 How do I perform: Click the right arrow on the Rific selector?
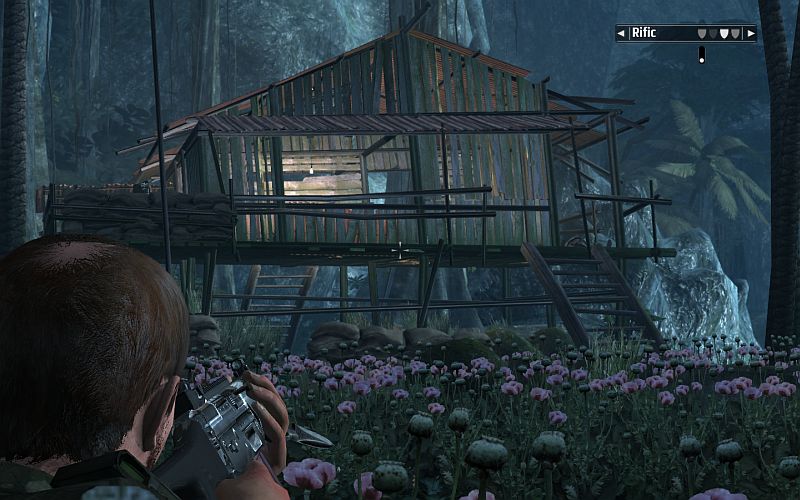pyautogui.click(x=750, y=33)
